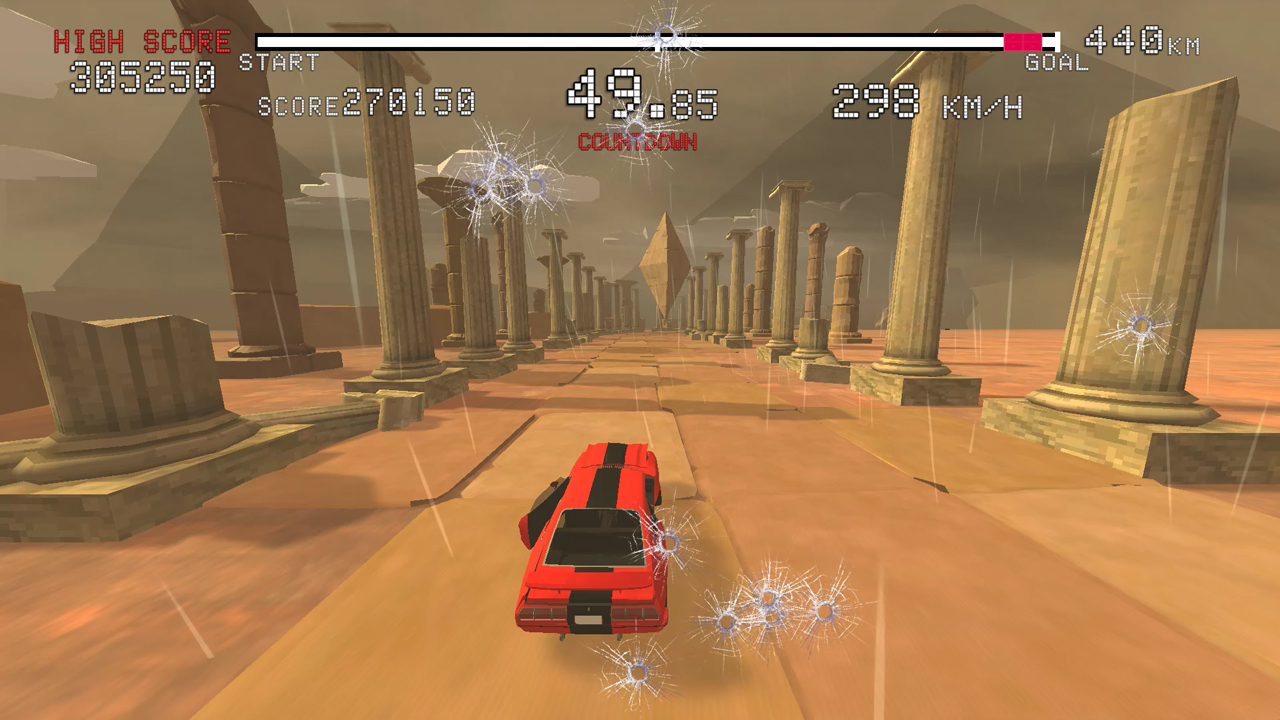Click the 298 KM/H speed readout
This screenshot has height=720, width=1280.
tap(927, 100)
